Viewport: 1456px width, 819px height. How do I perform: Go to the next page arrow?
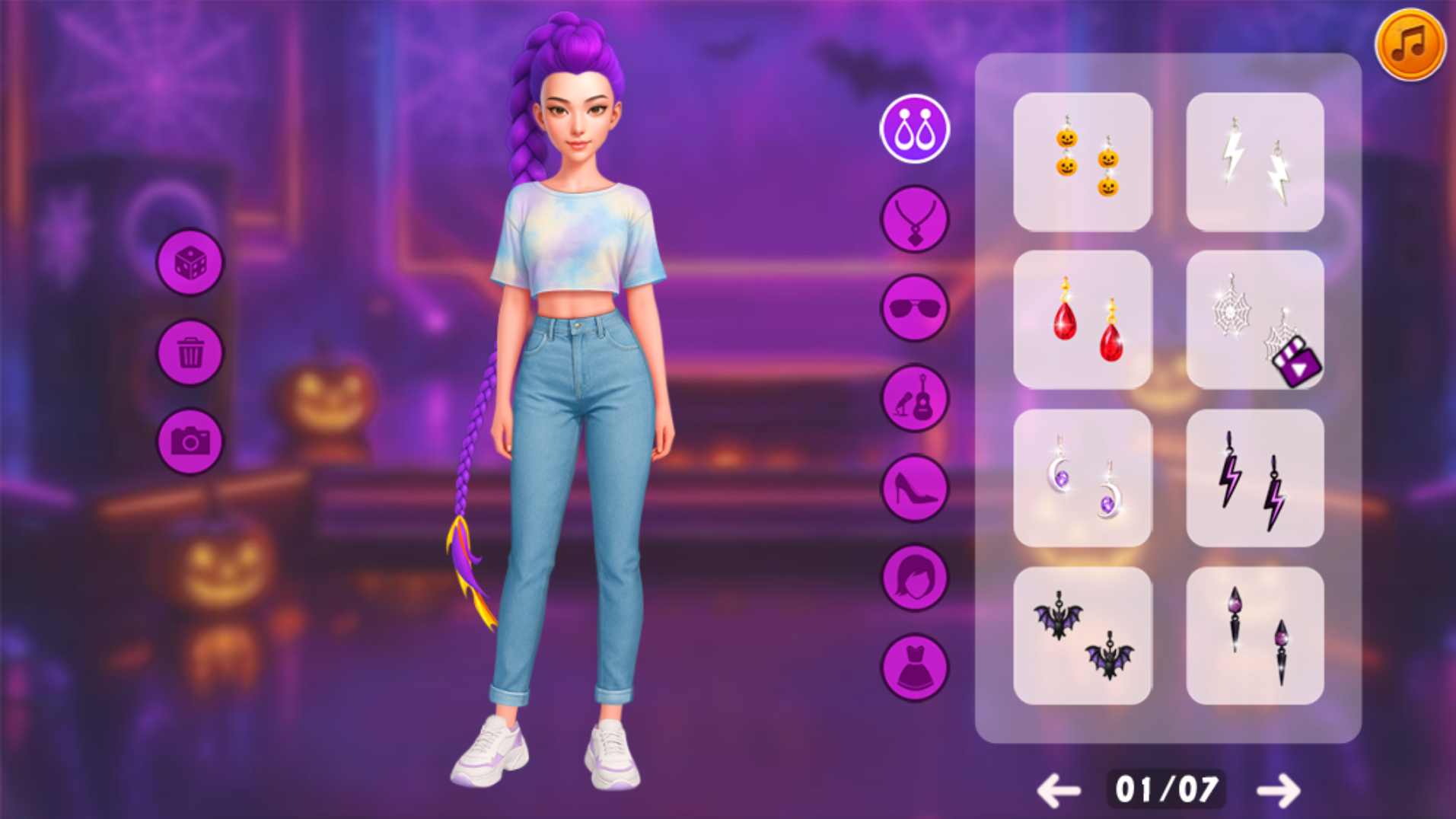click(x=1278, y=791)
